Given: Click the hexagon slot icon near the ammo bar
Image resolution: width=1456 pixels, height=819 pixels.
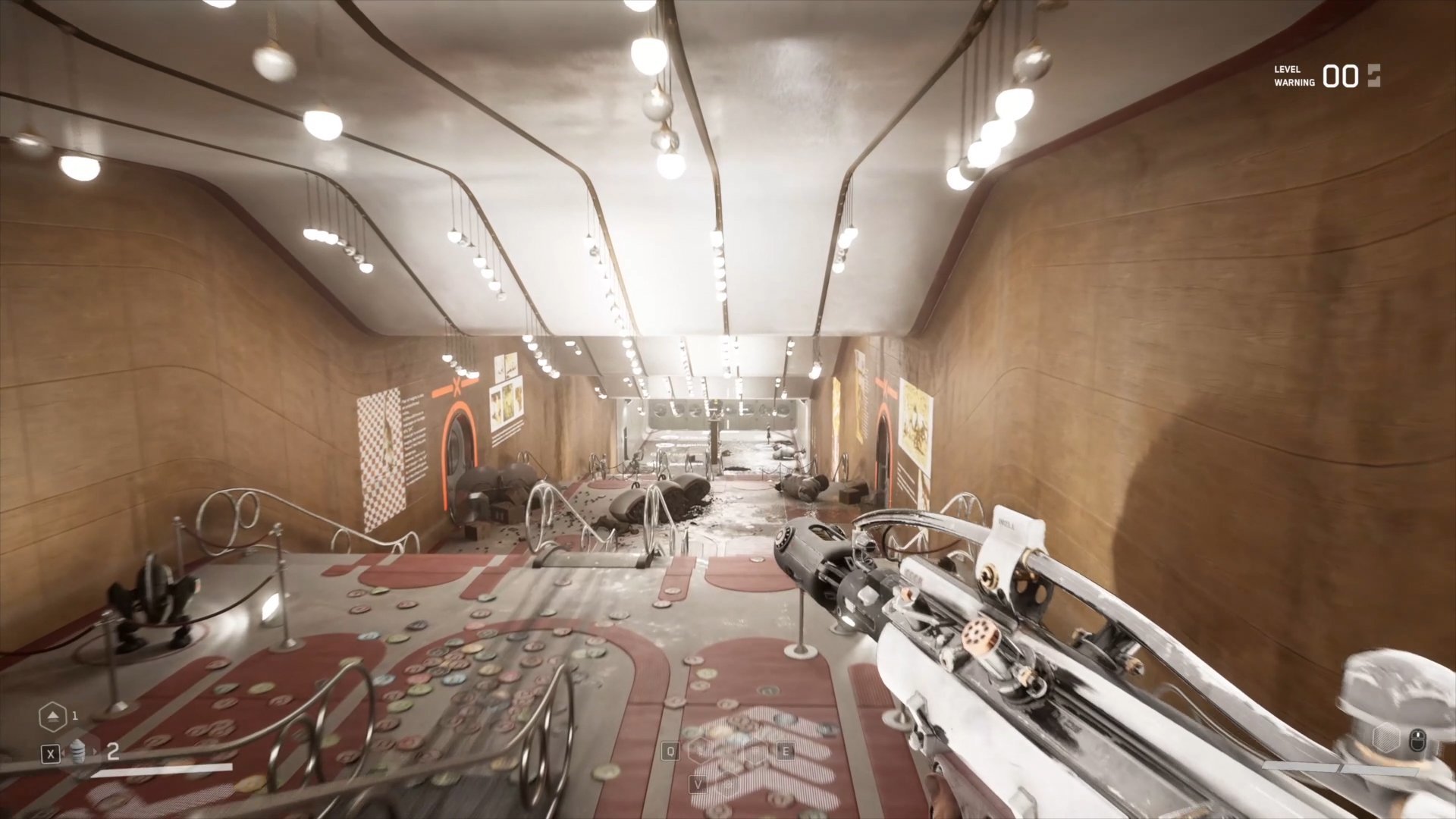Looking at the screenshot, I should (1386, 737).
